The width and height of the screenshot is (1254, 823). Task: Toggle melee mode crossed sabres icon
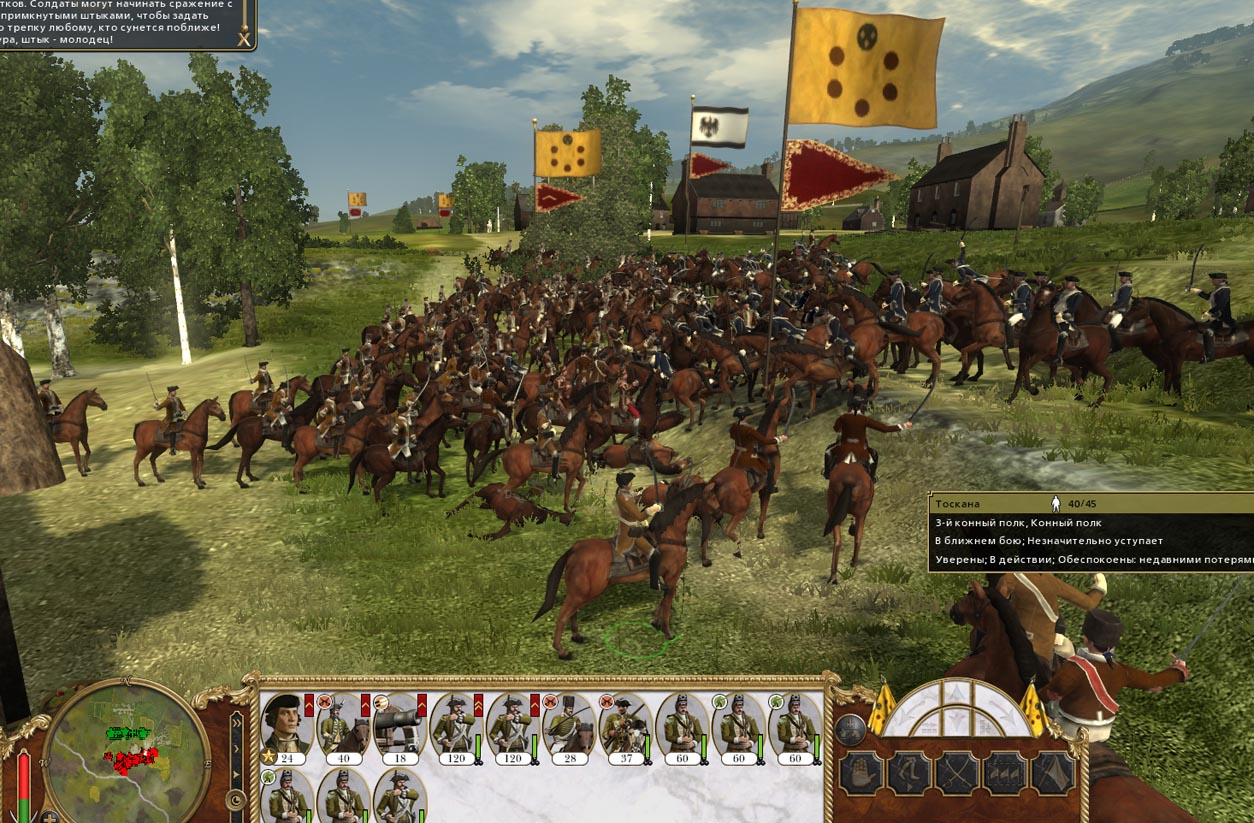click(957, 773)
